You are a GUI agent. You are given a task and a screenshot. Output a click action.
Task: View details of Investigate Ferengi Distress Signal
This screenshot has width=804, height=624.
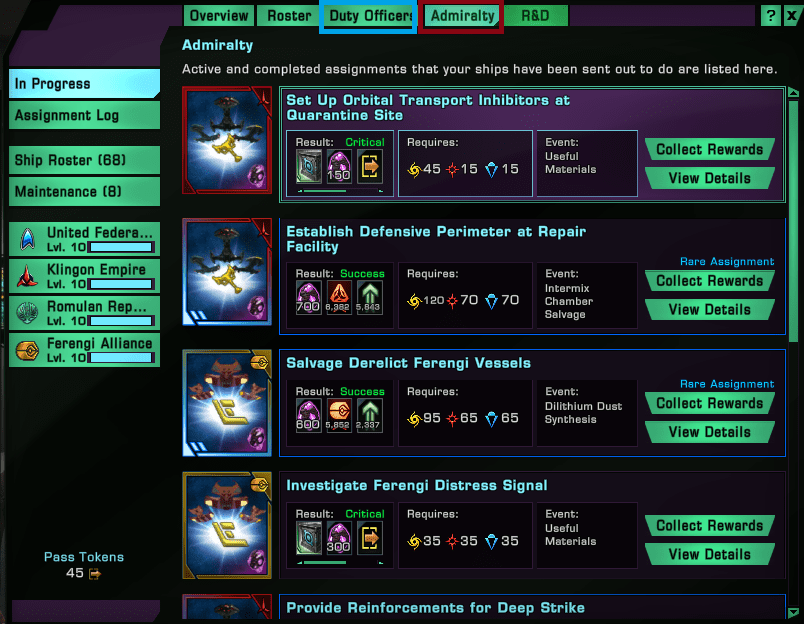710,555
